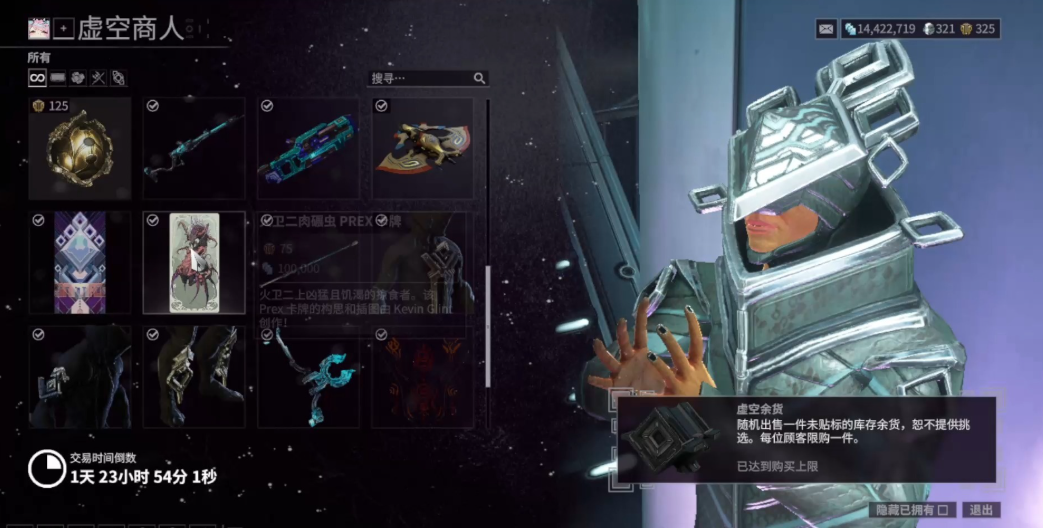Choose the teal sniper rifle item
Screen dimensions: 1043x528
tap(194, 148)
